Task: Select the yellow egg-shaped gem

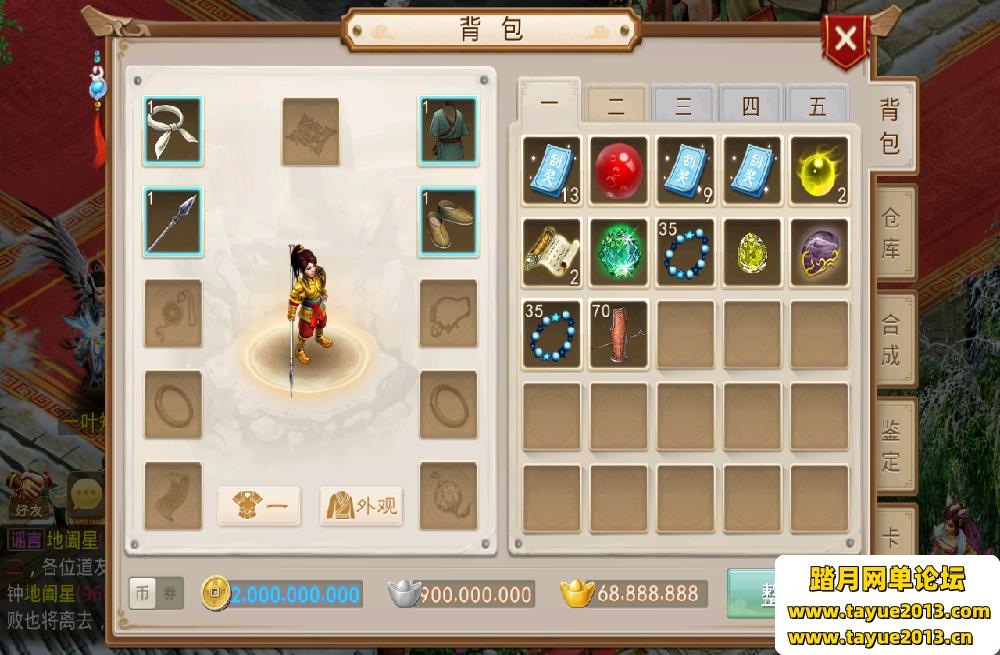Action: 752,251
